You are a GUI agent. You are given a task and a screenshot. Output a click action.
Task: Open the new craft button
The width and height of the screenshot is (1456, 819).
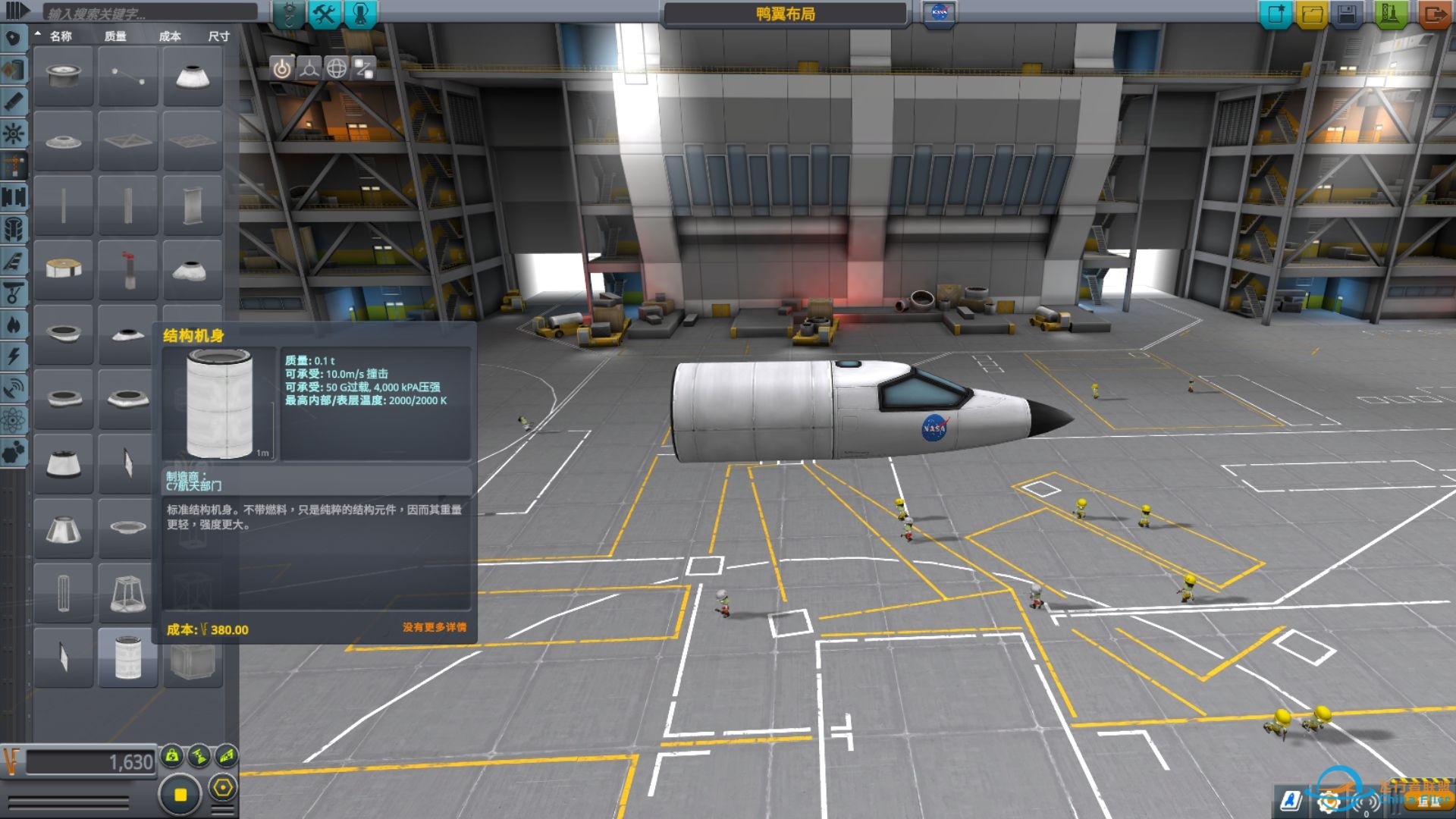click(x=1276, y=14)
